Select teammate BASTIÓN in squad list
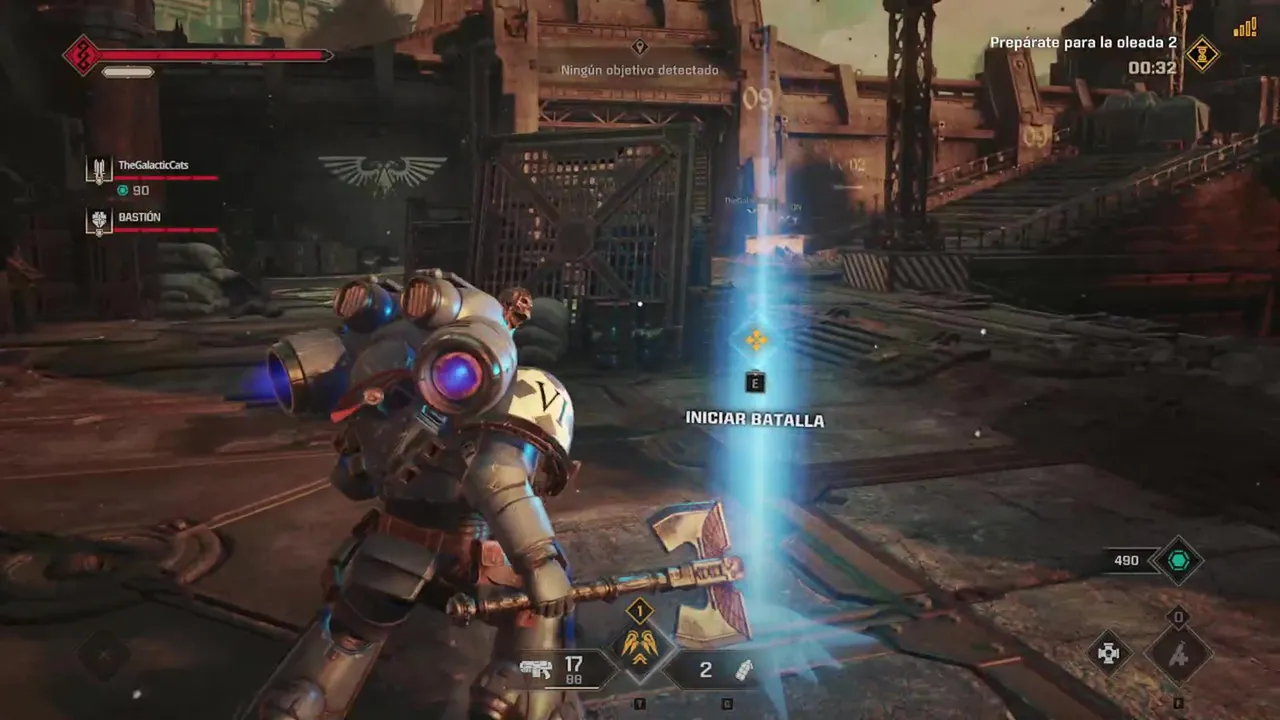1280x720 pixels. tap(139, 218)
